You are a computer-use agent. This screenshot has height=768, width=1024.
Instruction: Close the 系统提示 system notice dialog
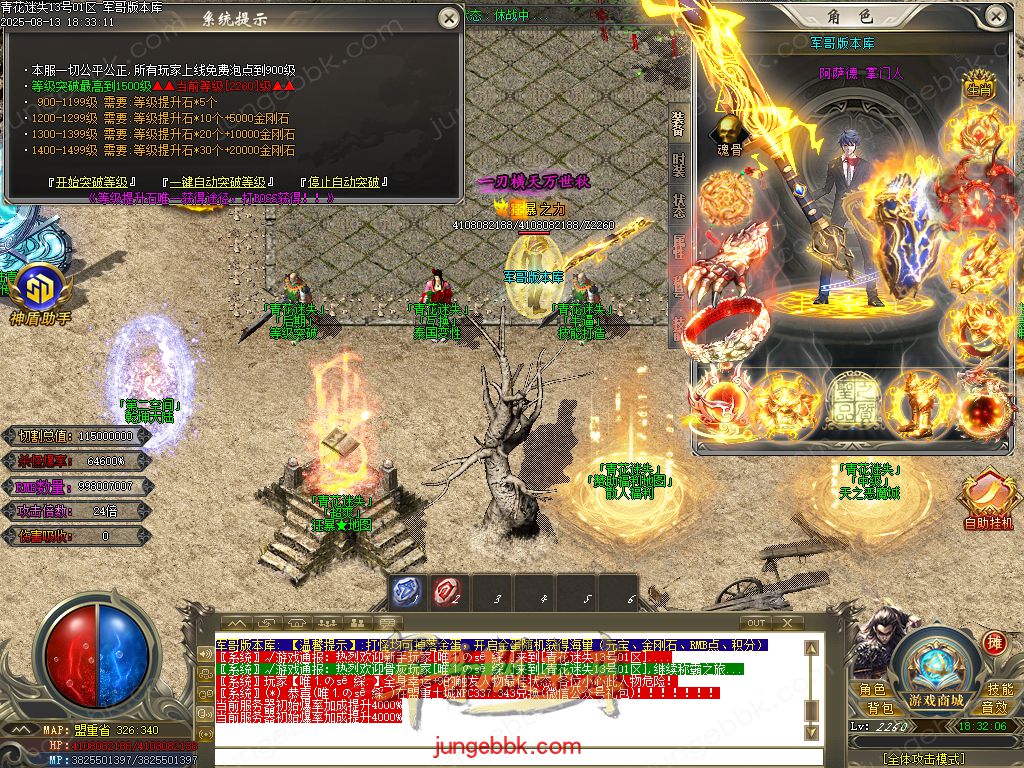[x=446, y=16]
